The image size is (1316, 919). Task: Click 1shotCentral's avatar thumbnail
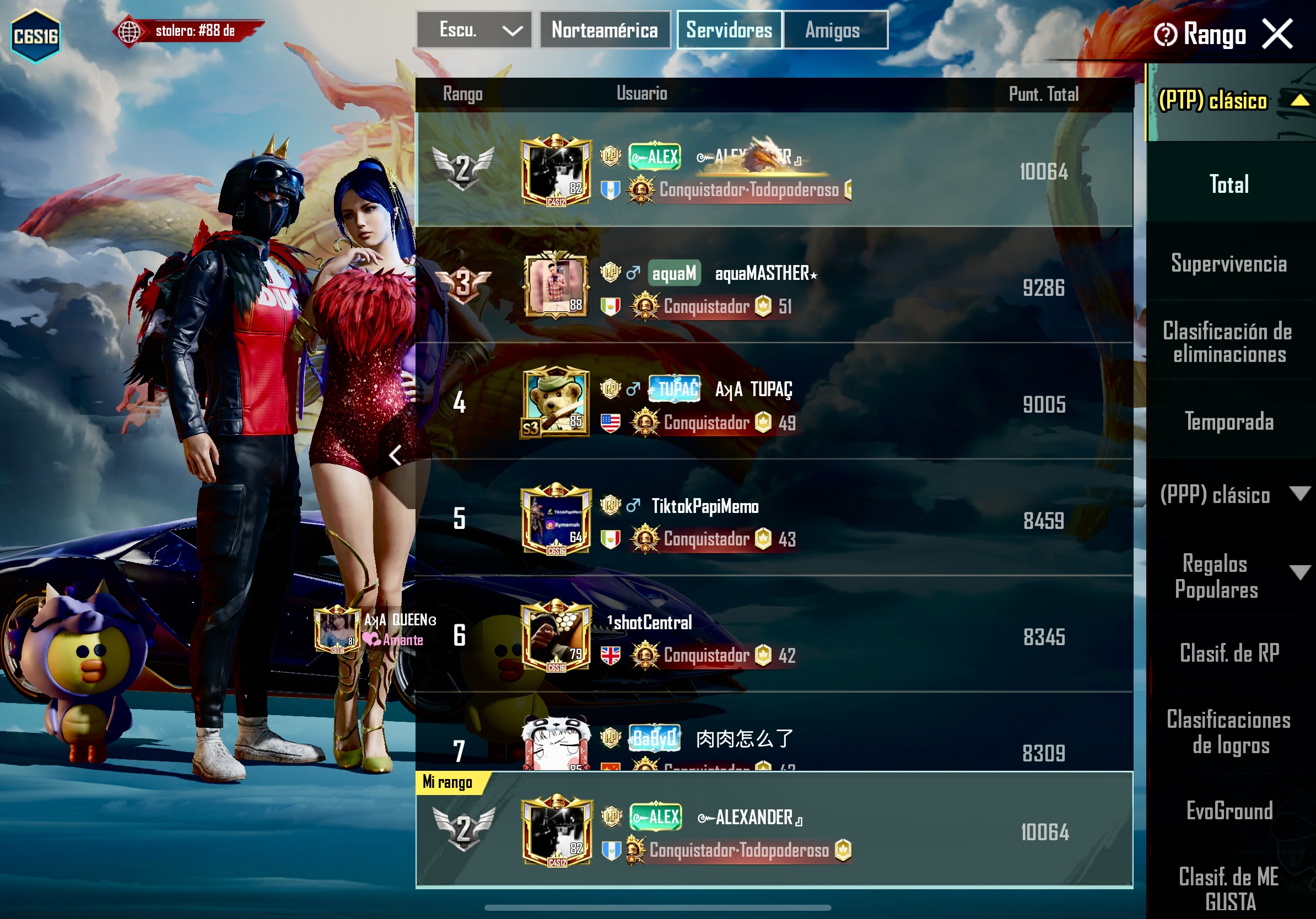point(555,636)
